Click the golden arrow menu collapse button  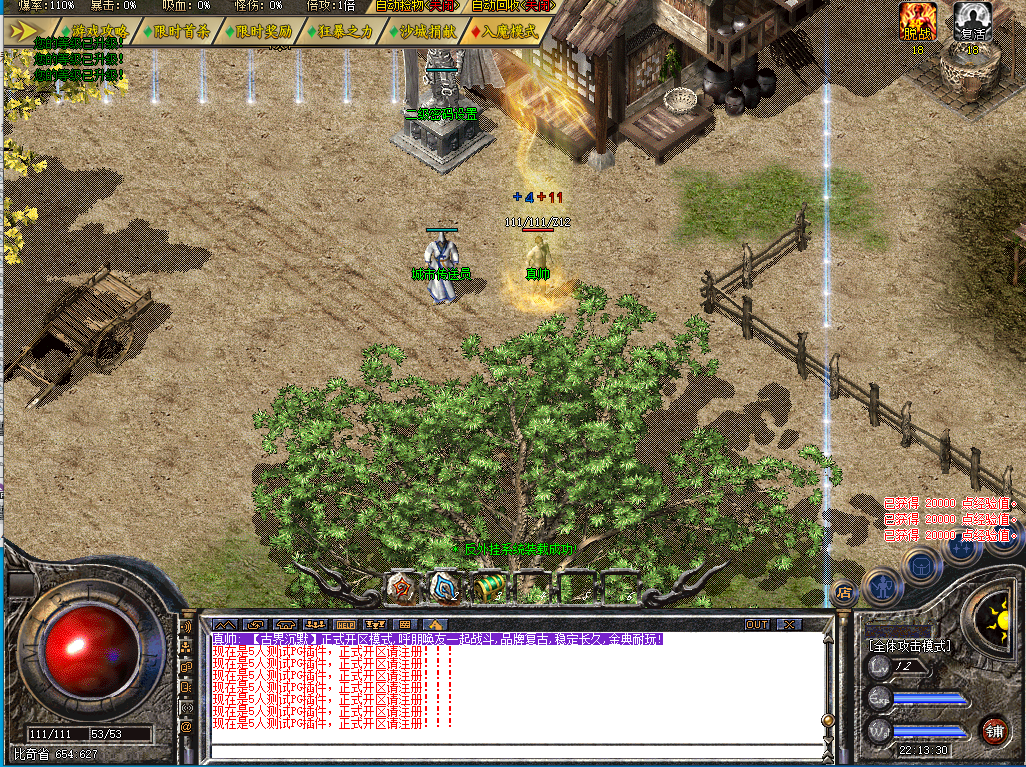tap(21, 31)
